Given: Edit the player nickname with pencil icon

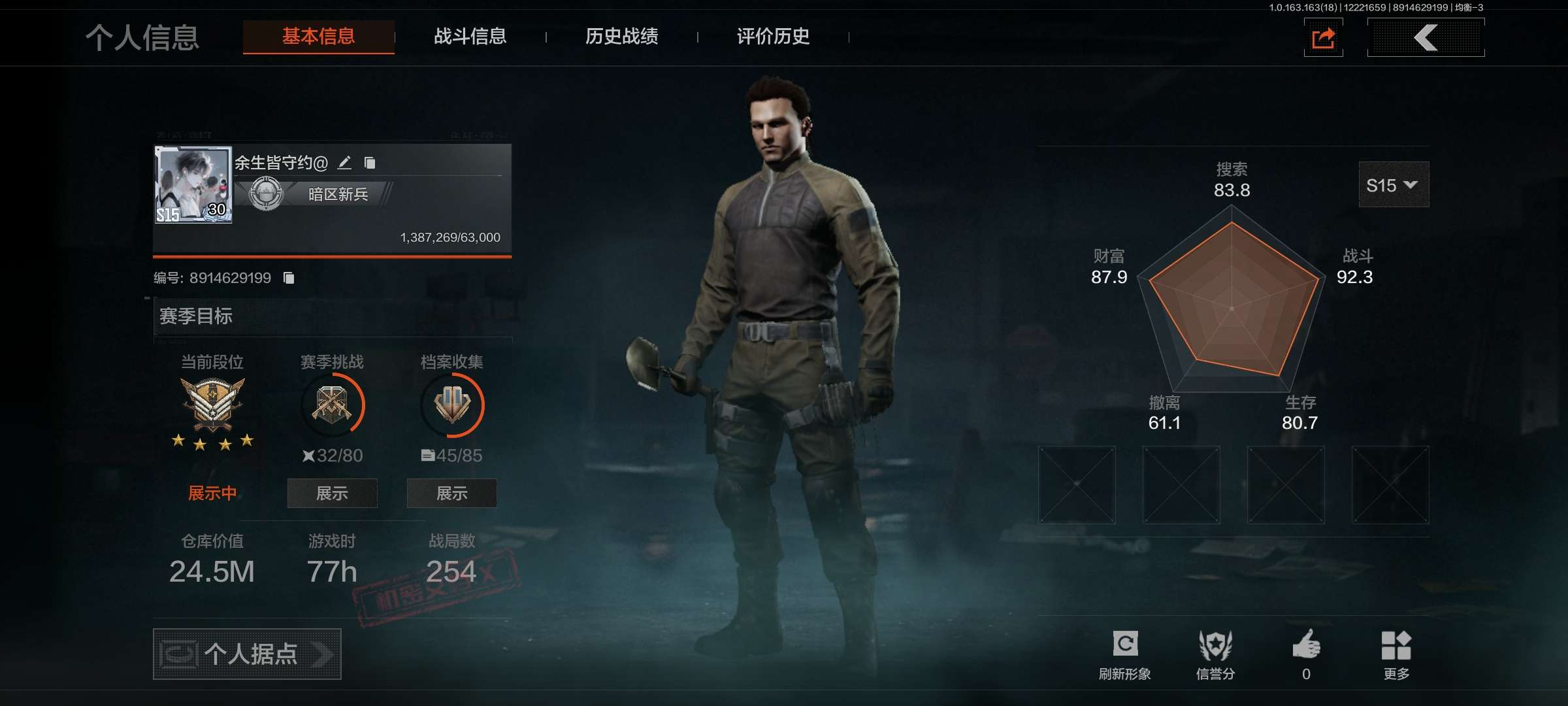Looking at the screenshot, I should (x=345, y=162).
